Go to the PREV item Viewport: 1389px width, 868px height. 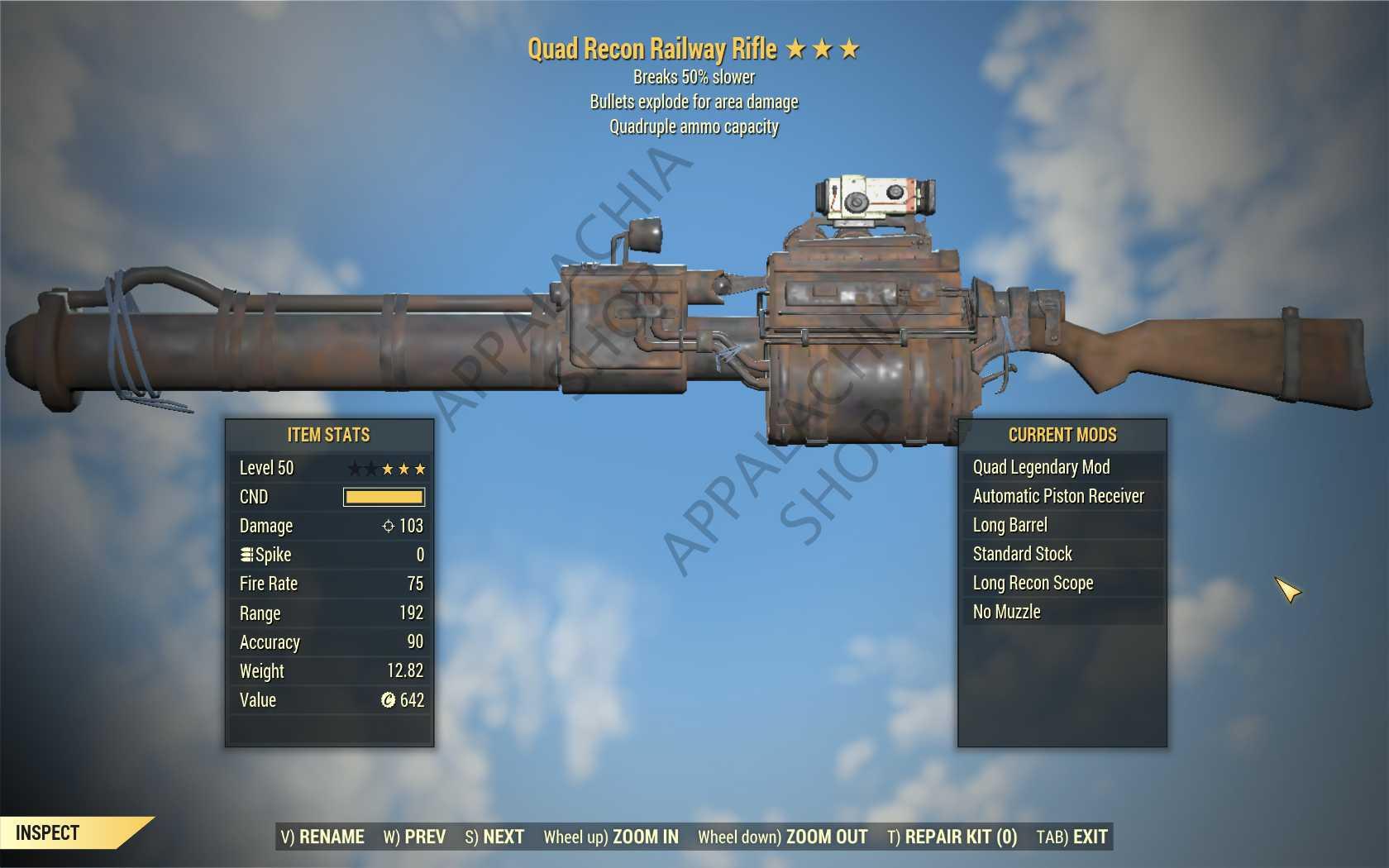(x=414, y=837)
